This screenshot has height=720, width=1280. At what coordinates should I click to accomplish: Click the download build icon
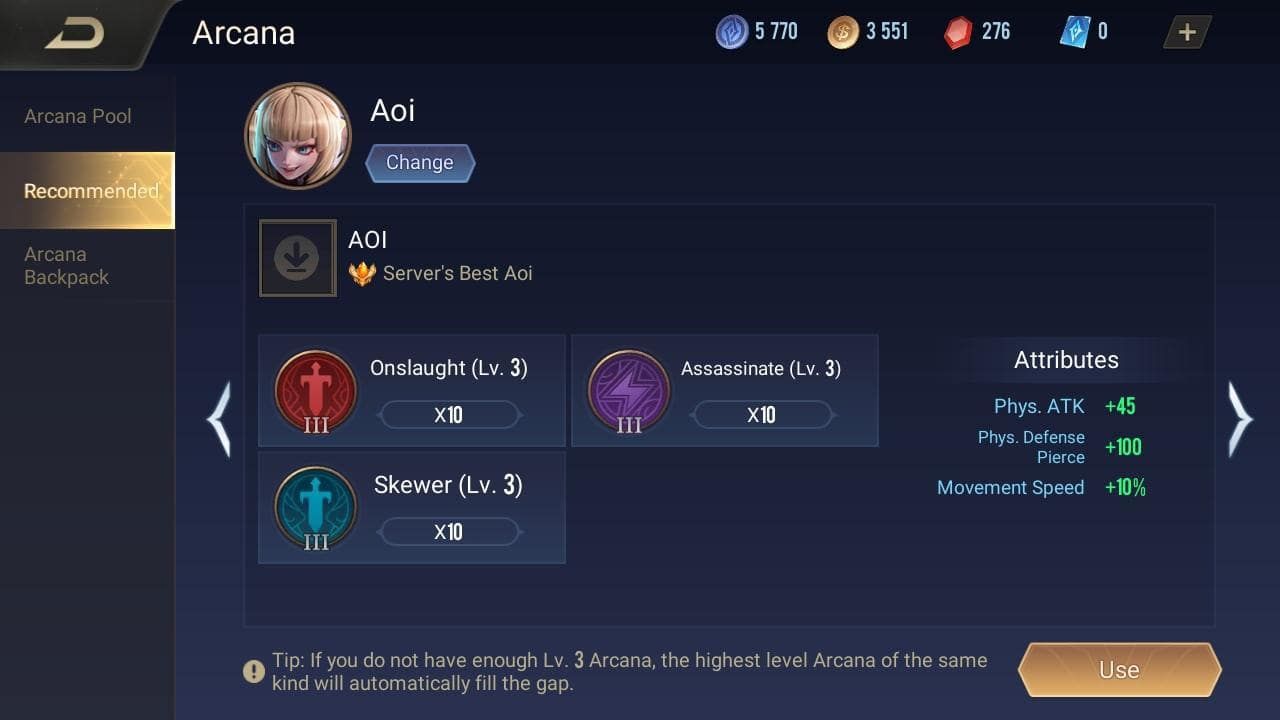tap(297, 257)
